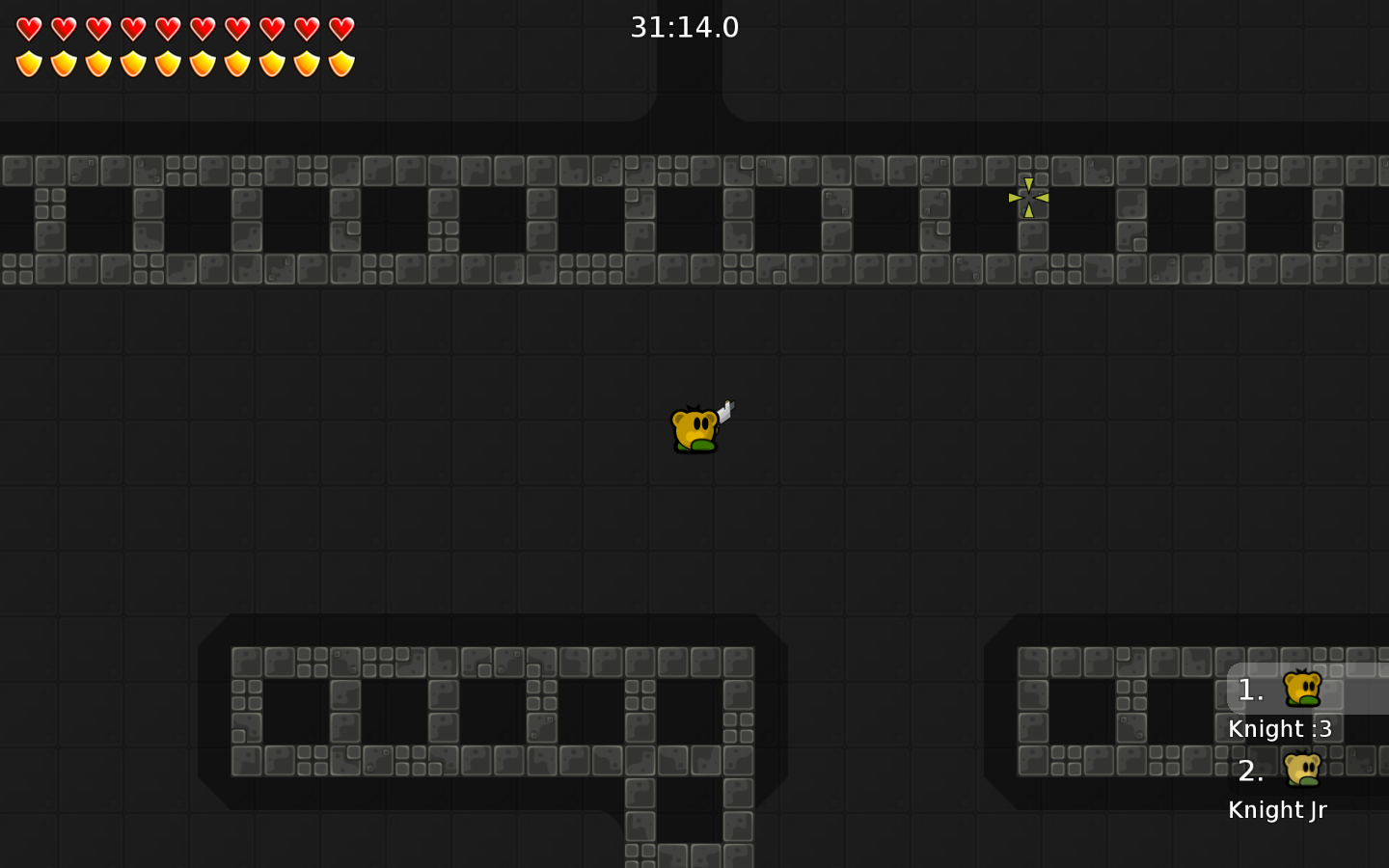
Task: Click the first golden shield armor icon
Action: coord(29,64)
